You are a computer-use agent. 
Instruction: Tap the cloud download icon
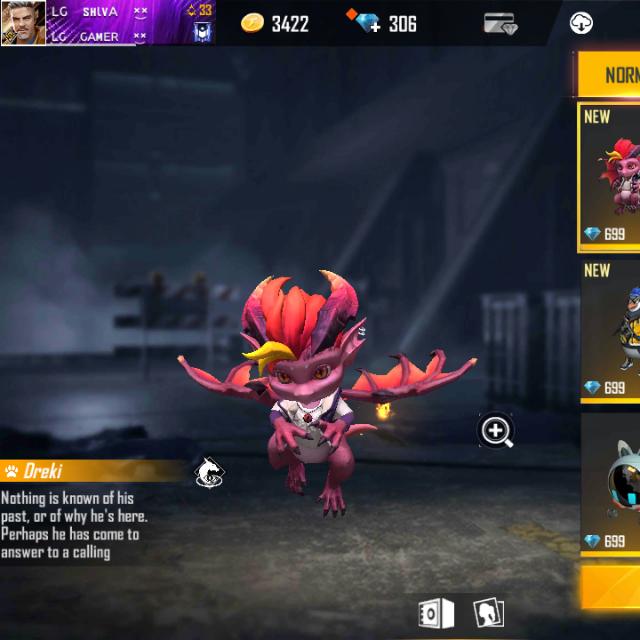pos(581,23)
